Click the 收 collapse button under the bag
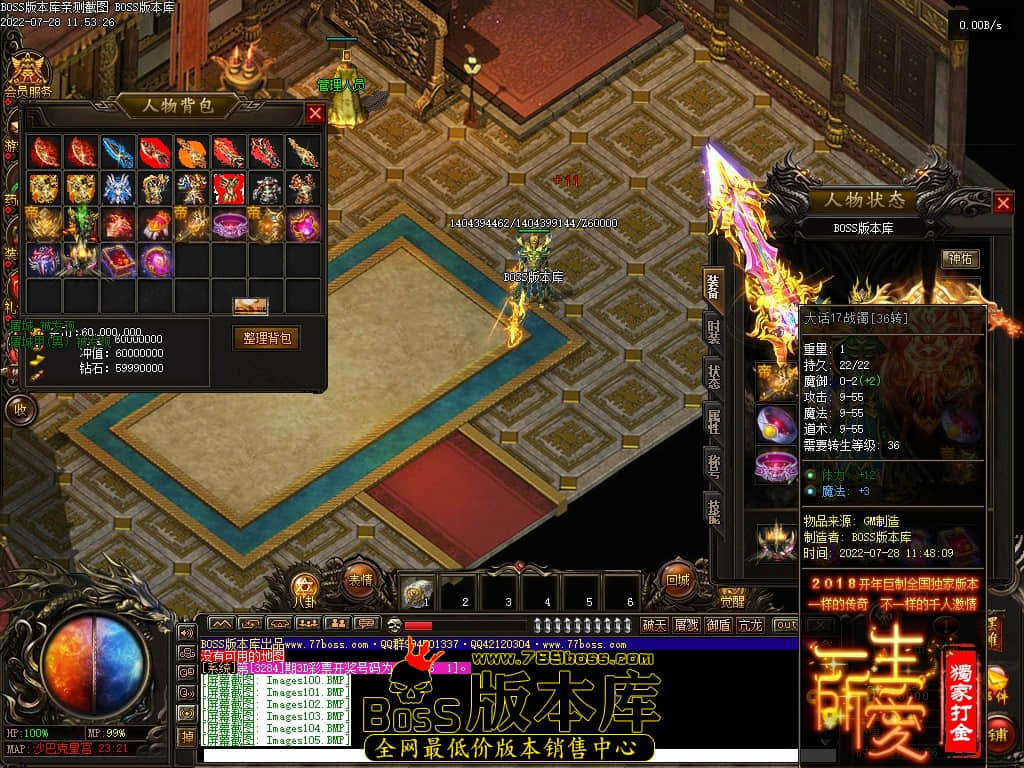Image resolution: width=1024 pixels, height=768 pixels. pos(20,409)
